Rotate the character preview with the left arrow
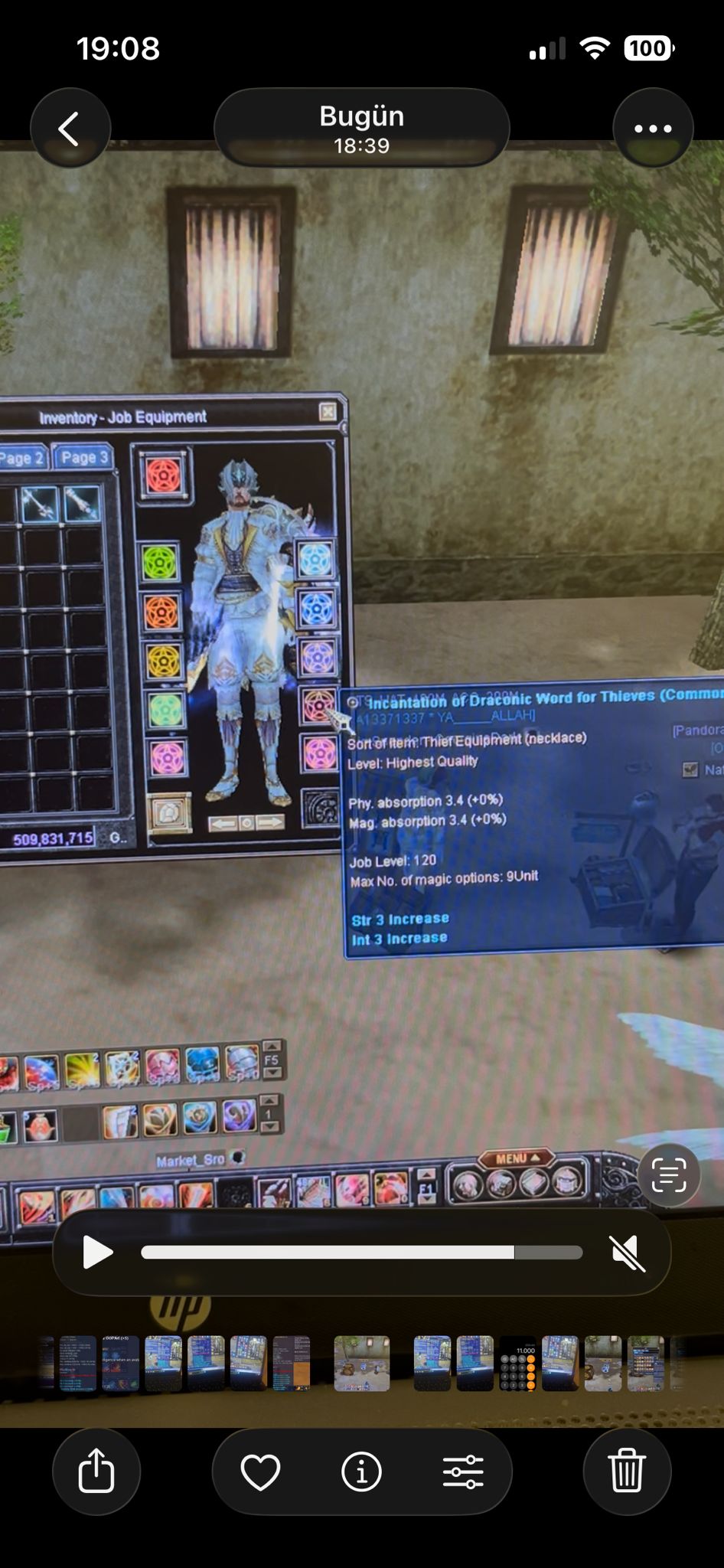This screenshot has height=1568, width=724. click(223, 823)
